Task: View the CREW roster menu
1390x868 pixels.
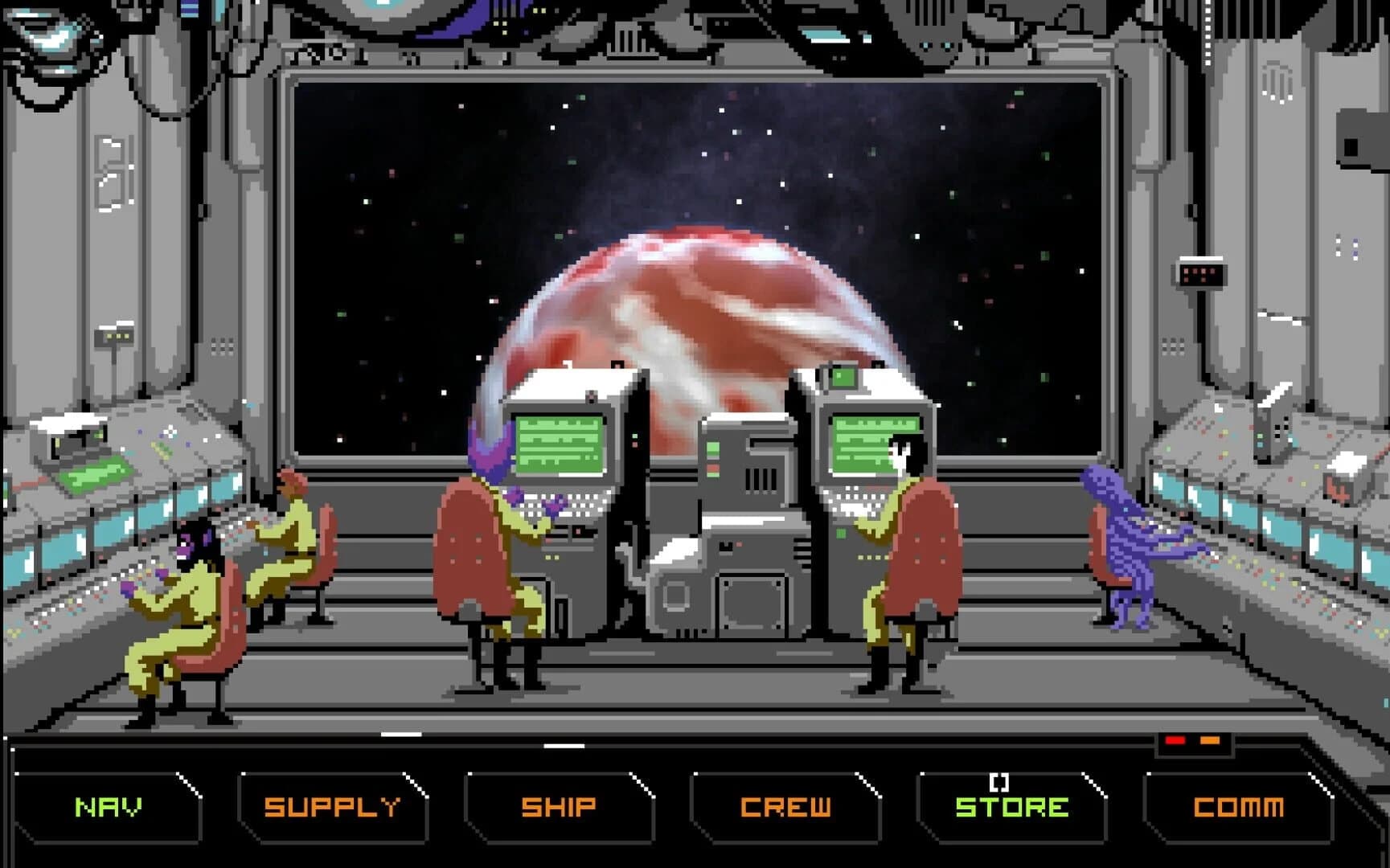Action: [784, 806]
